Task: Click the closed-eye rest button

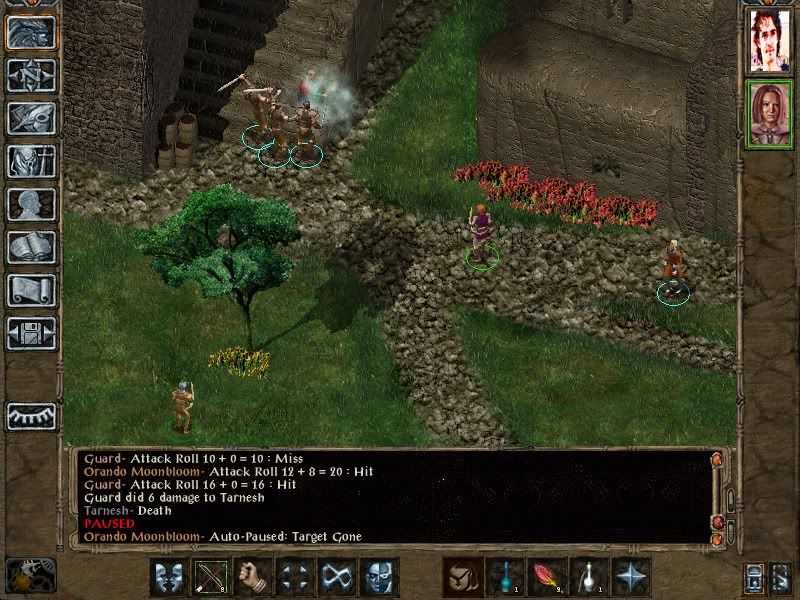Action: coord(31,416)
